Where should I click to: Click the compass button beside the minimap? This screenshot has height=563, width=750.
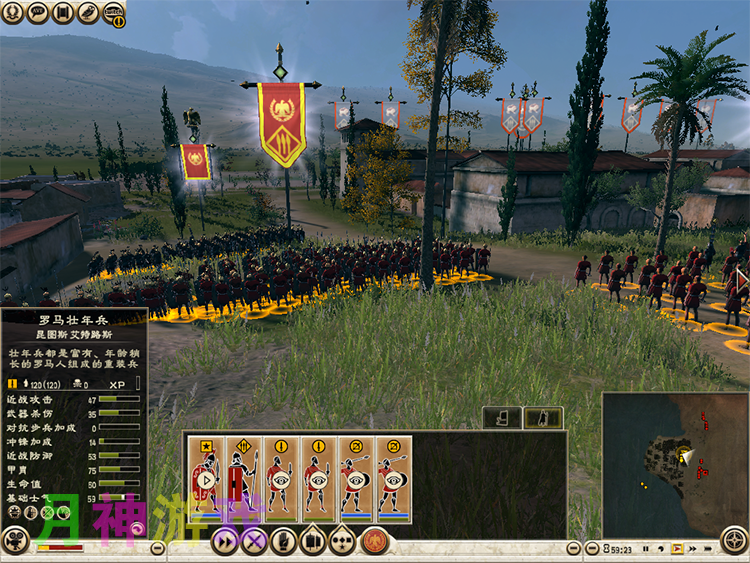click(x=735, y=539)
